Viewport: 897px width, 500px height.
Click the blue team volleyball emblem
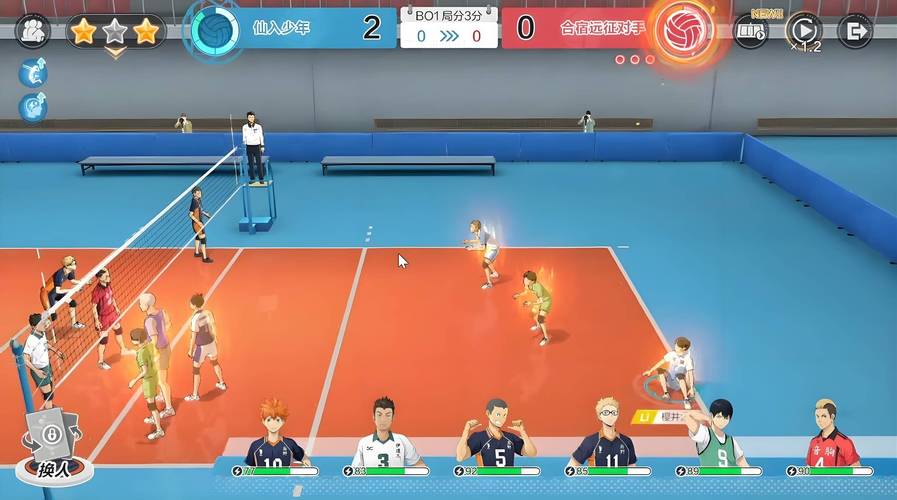click(215, 30)
